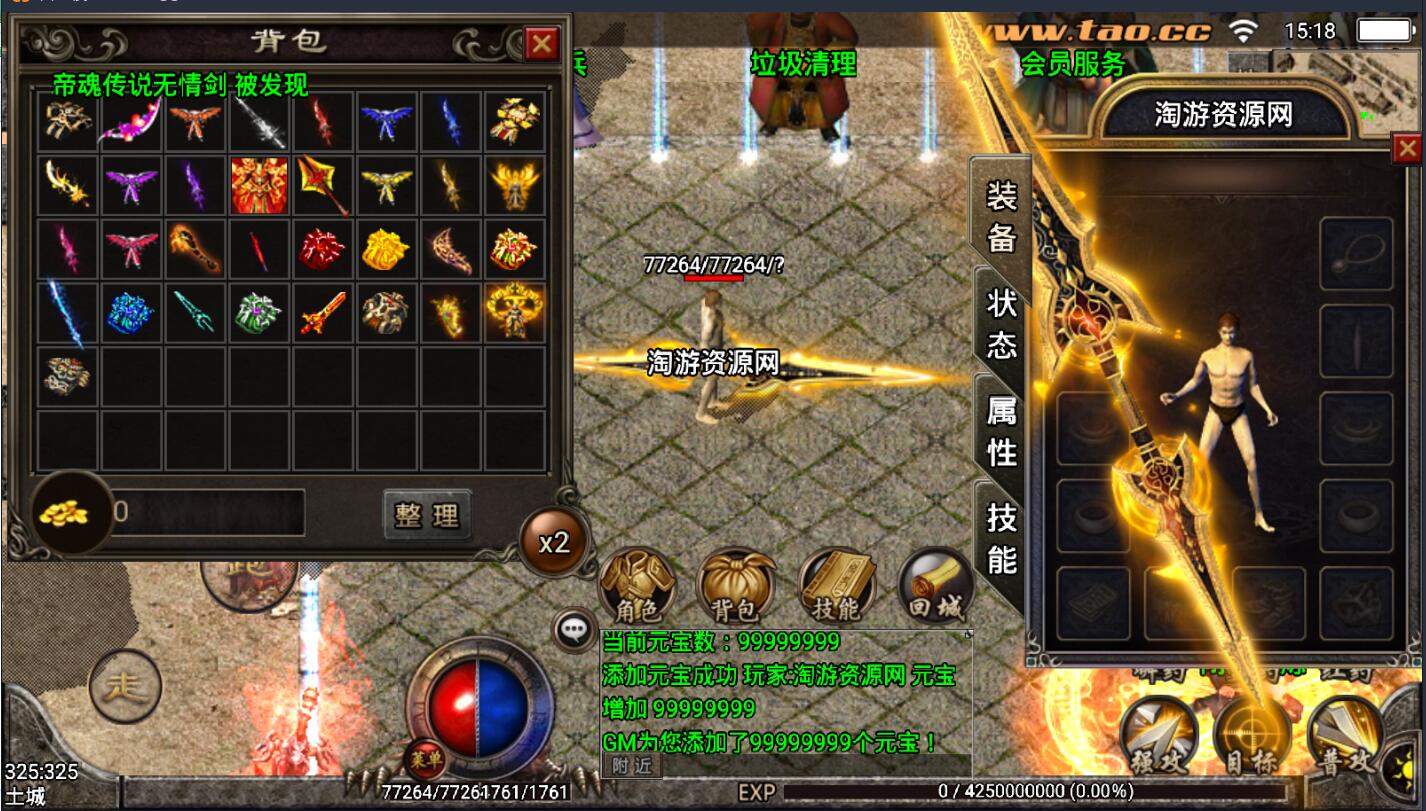
Task: Use the 回城 return-to-town scroll
Action: tap(935, 585)
